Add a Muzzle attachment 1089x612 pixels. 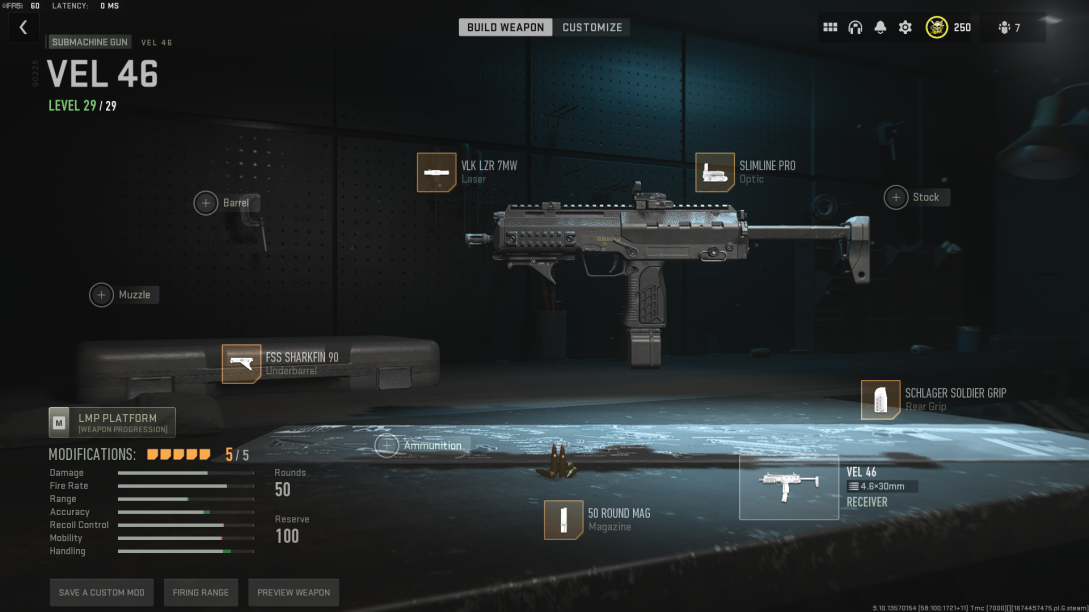102,295
